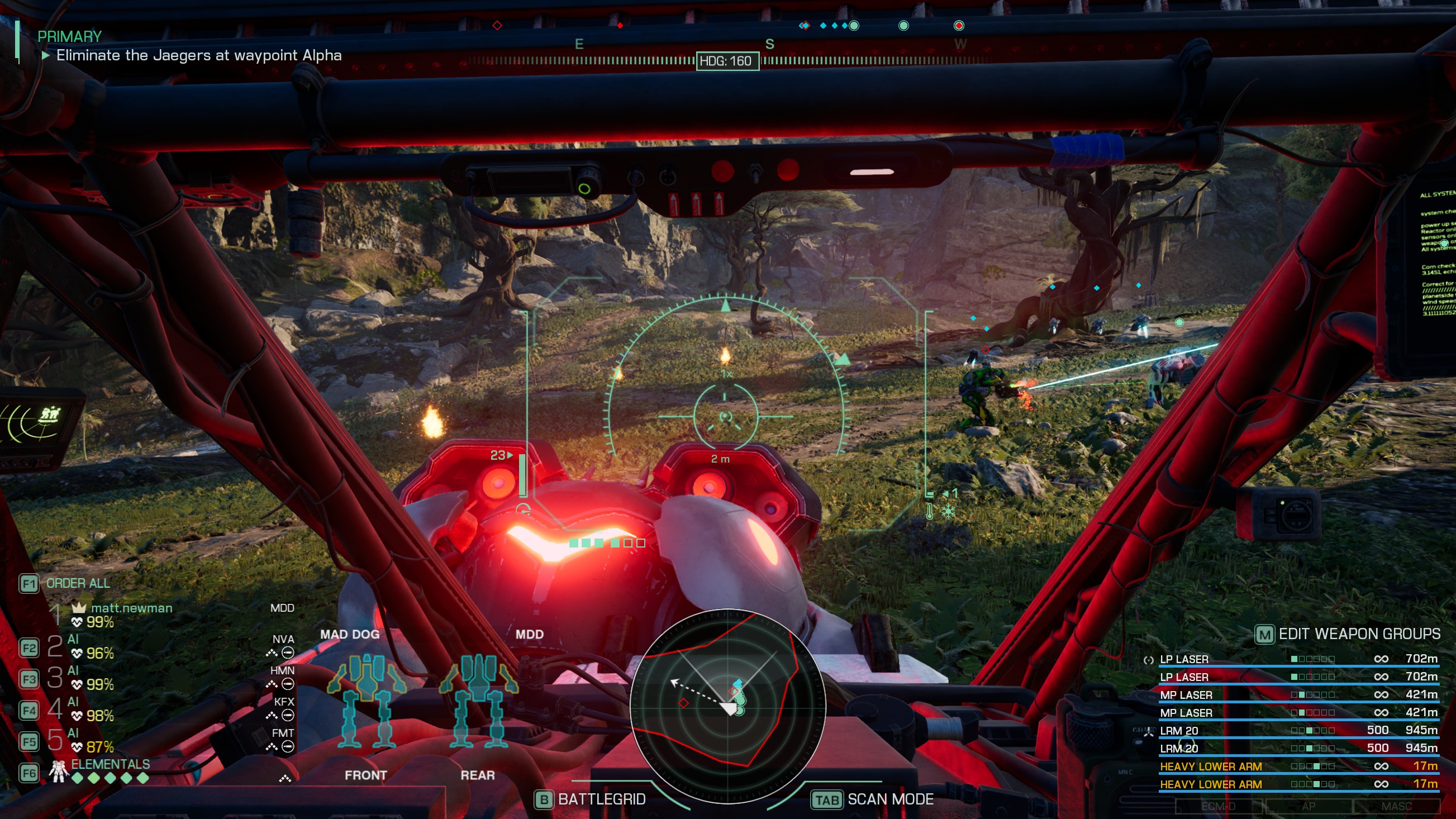Click the circular radar minimap
Screen dimensions: 1456x819
tap(727, 706)
